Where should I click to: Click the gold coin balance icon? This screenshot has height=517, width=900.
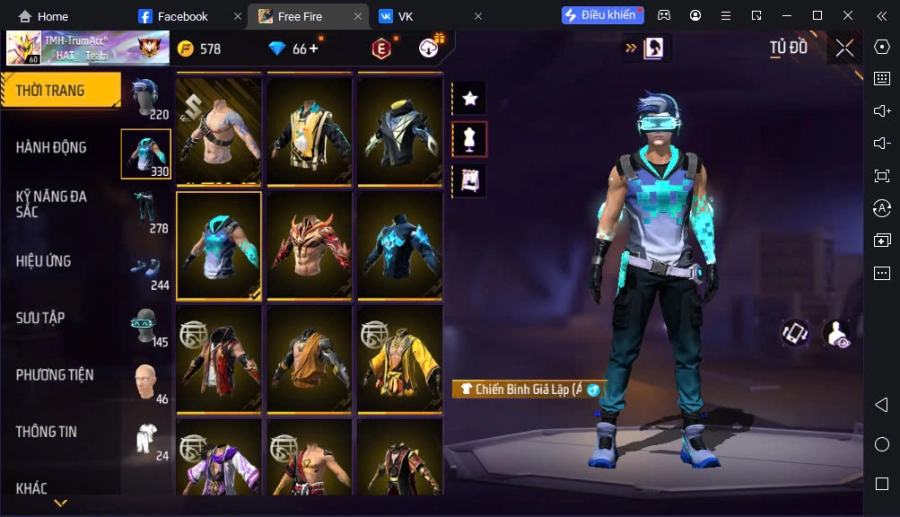coord(185,48)
